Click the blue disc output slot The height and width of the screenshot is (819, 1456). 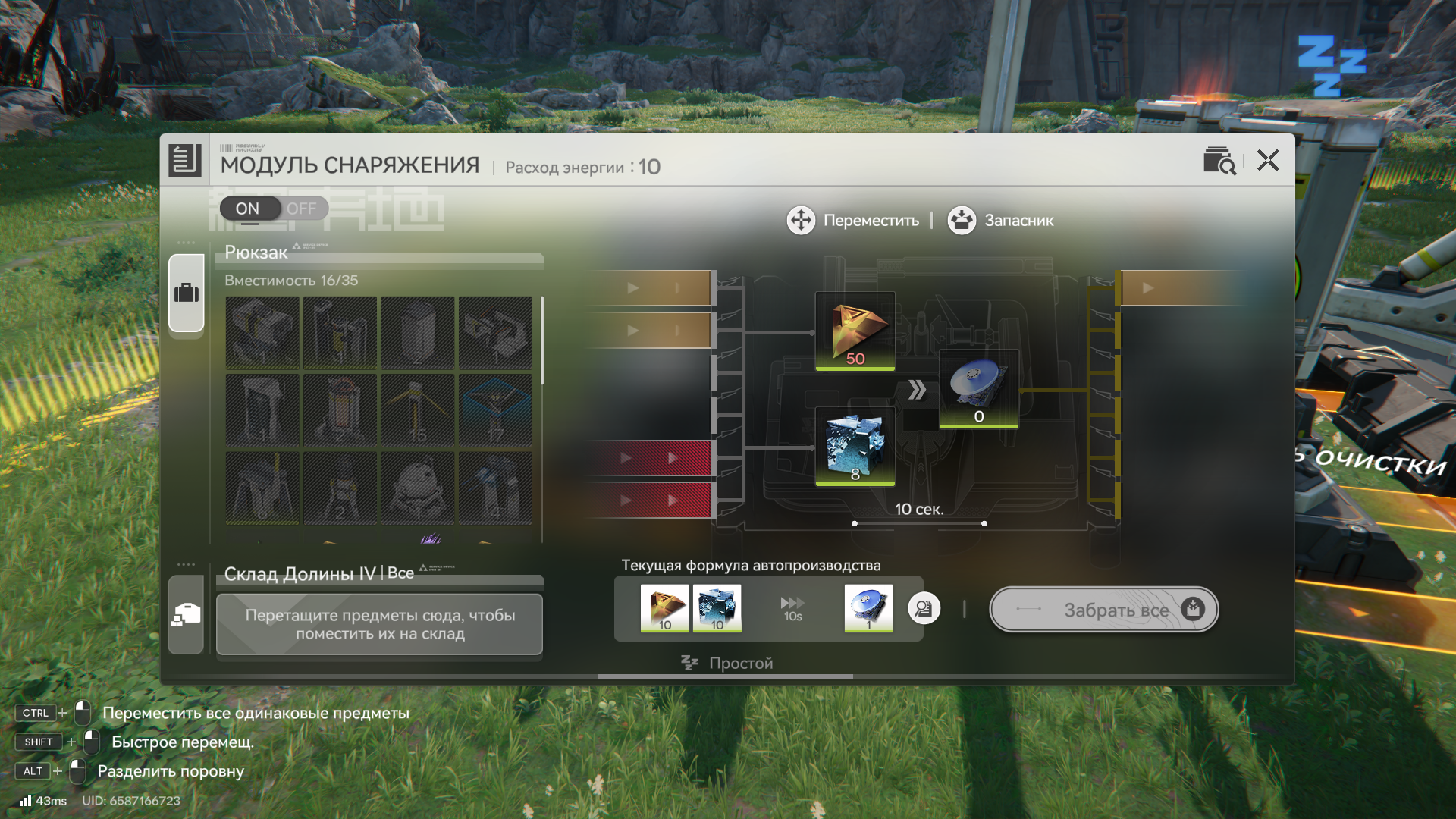pos(978,389)
